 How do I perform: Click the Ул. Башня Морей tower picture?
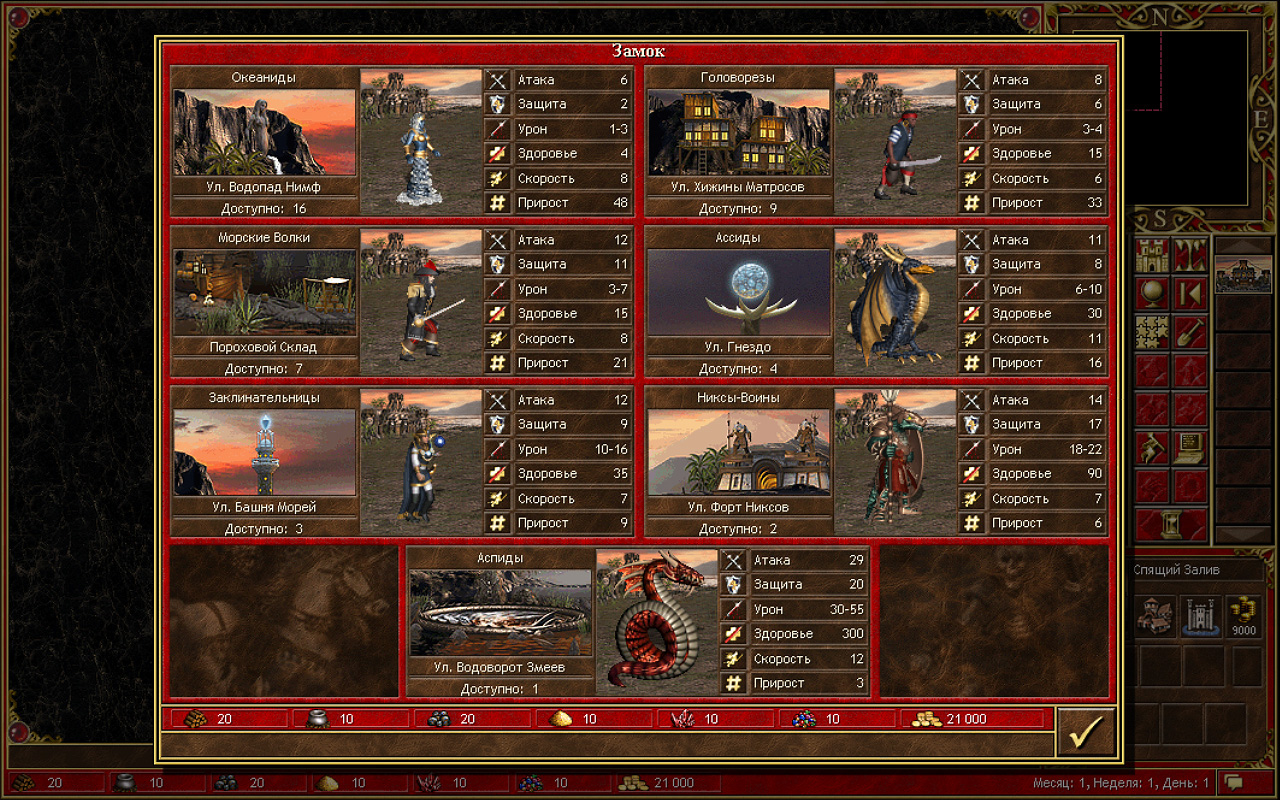point(264,452)
